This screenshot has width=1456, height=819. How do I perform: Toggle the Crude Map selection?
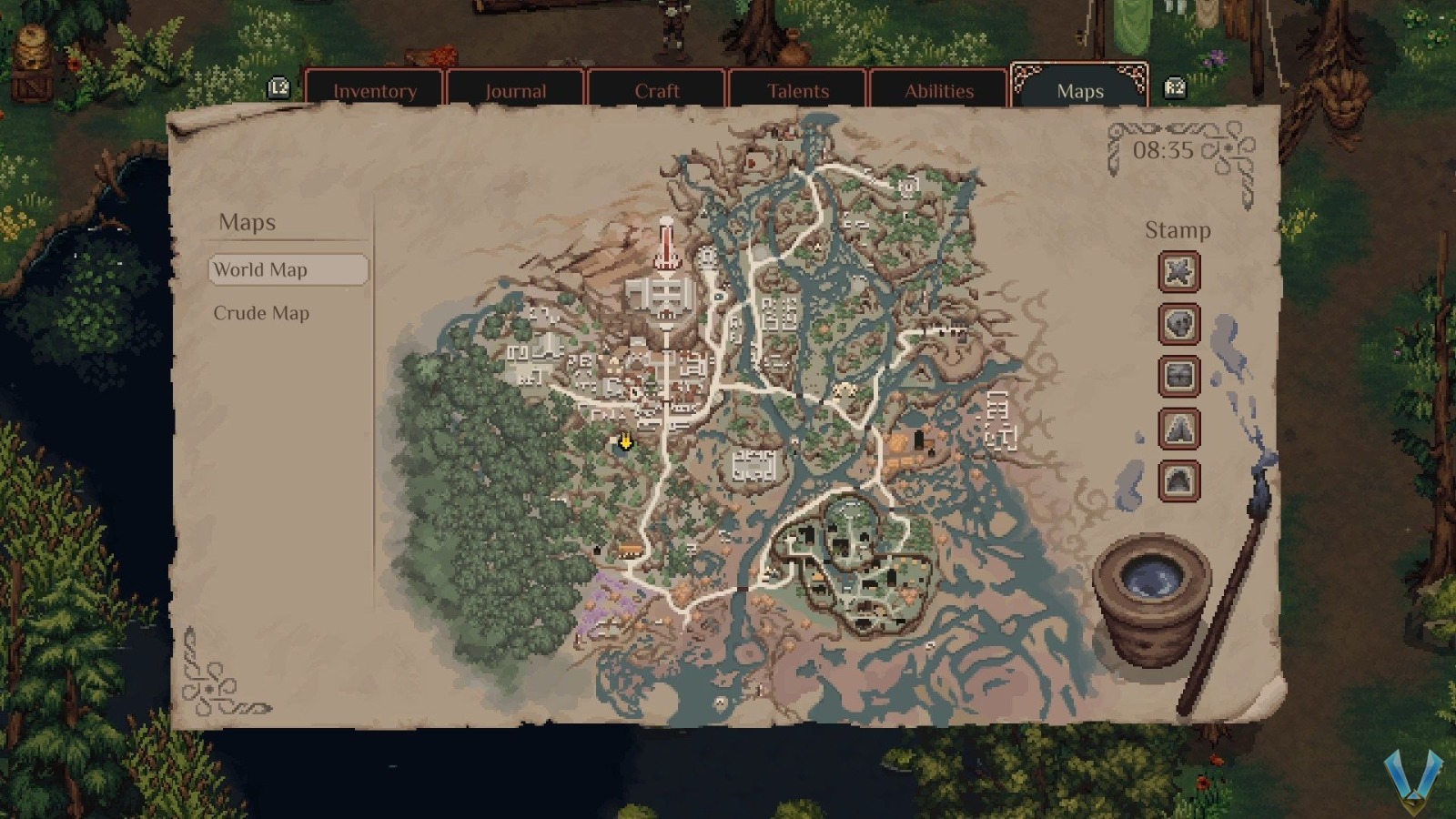(263, 312)
